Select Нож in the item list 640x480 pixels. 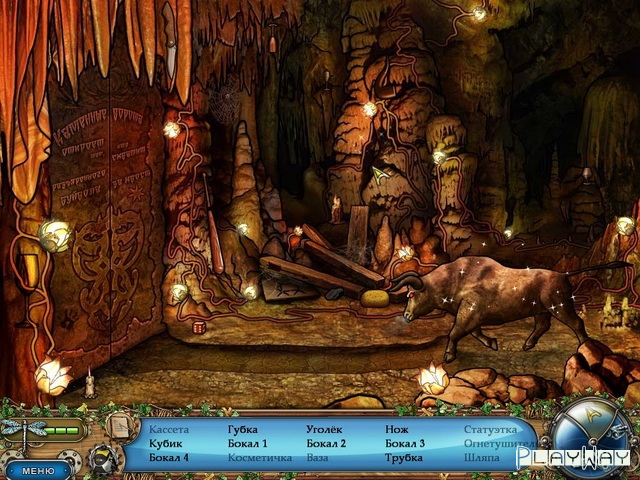[x=396, y=430]
